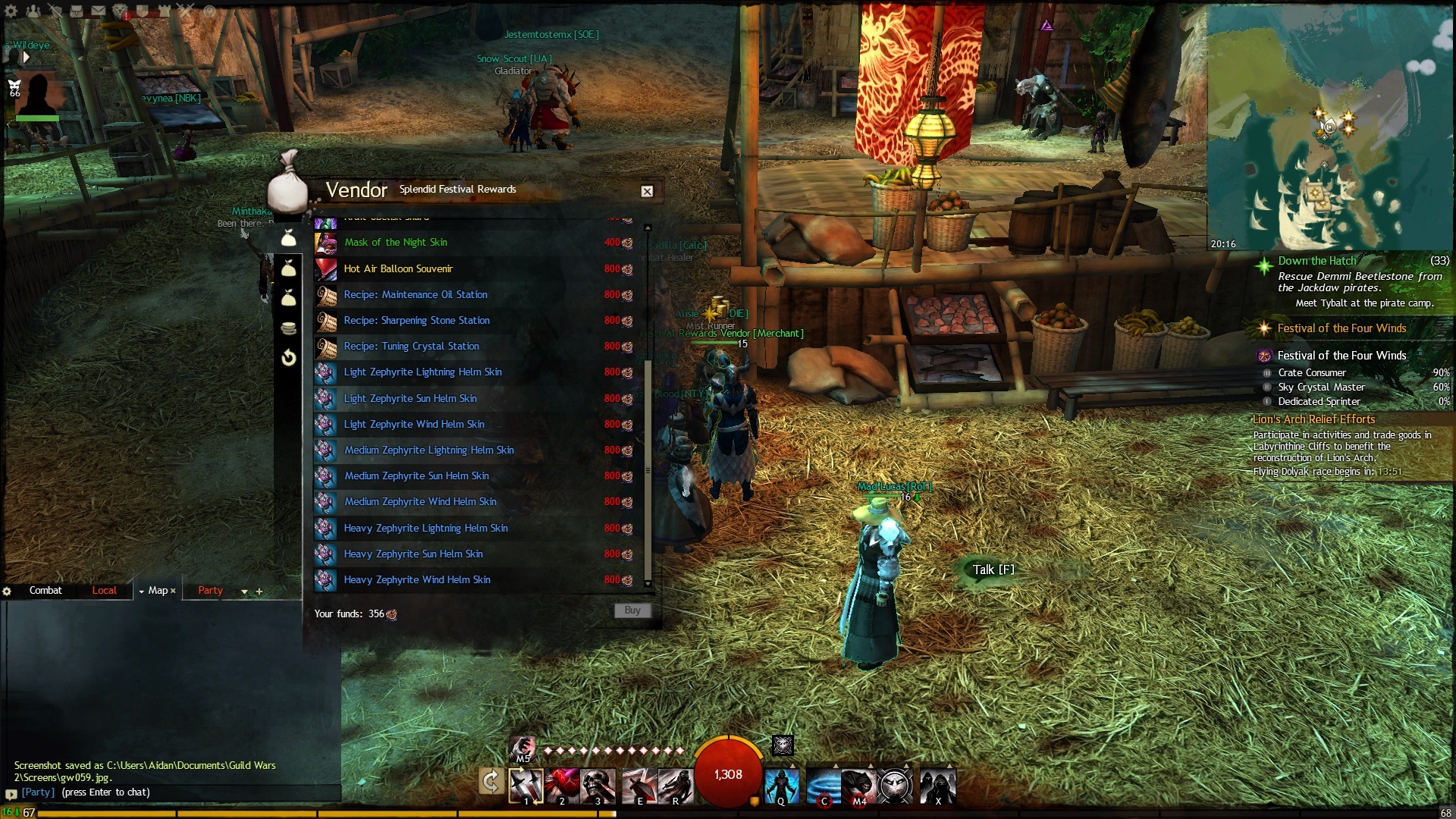Select Medium Zephyrite Sun Helm Skin

point(416,475)
